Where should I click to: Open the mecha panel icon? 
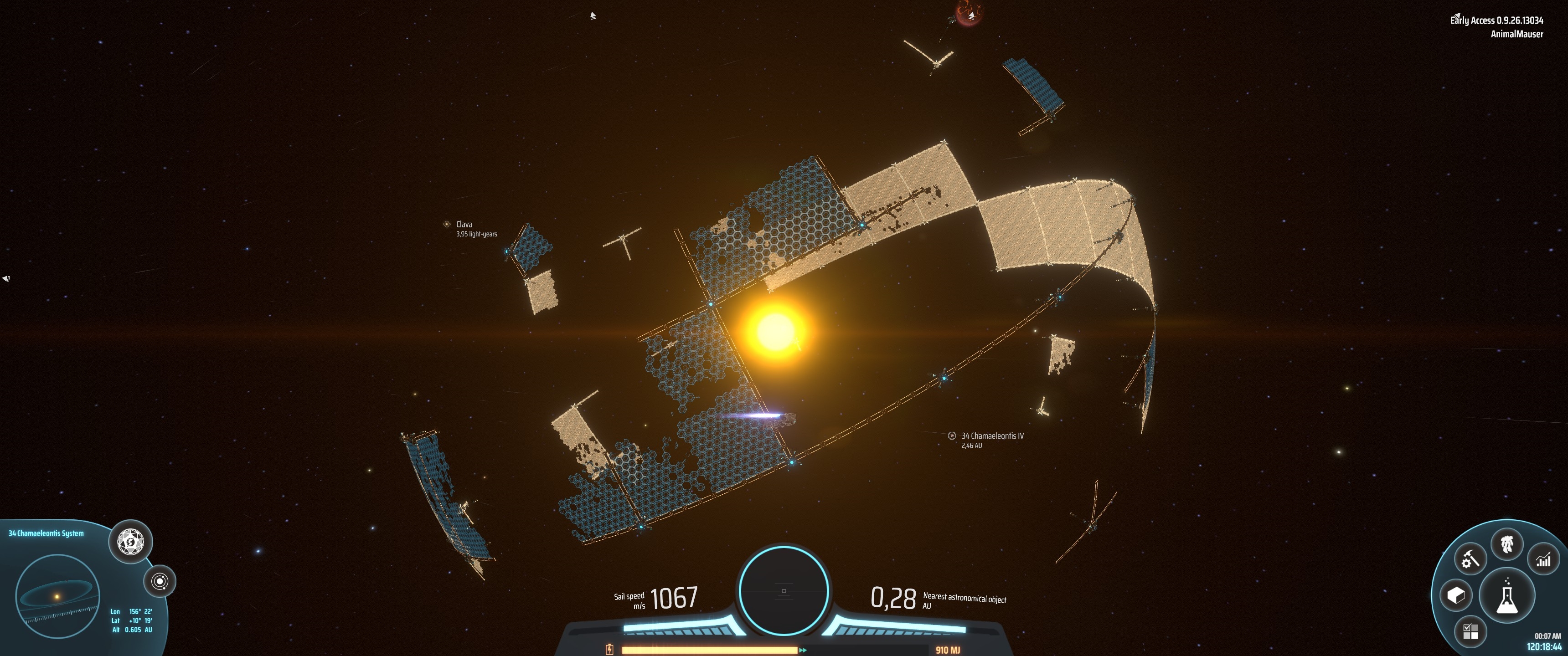(1506, 543)
